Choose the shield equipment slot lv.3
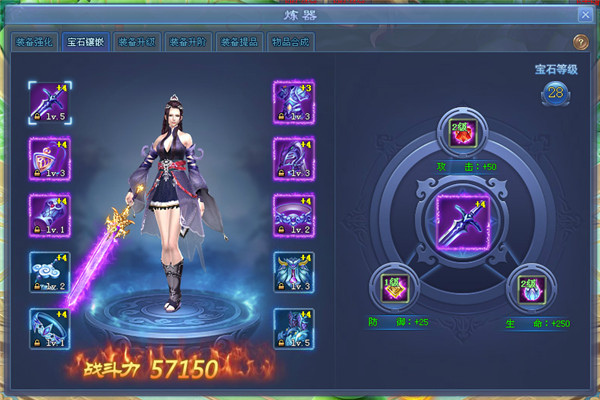Screen dimensions: 600x400 49,159
